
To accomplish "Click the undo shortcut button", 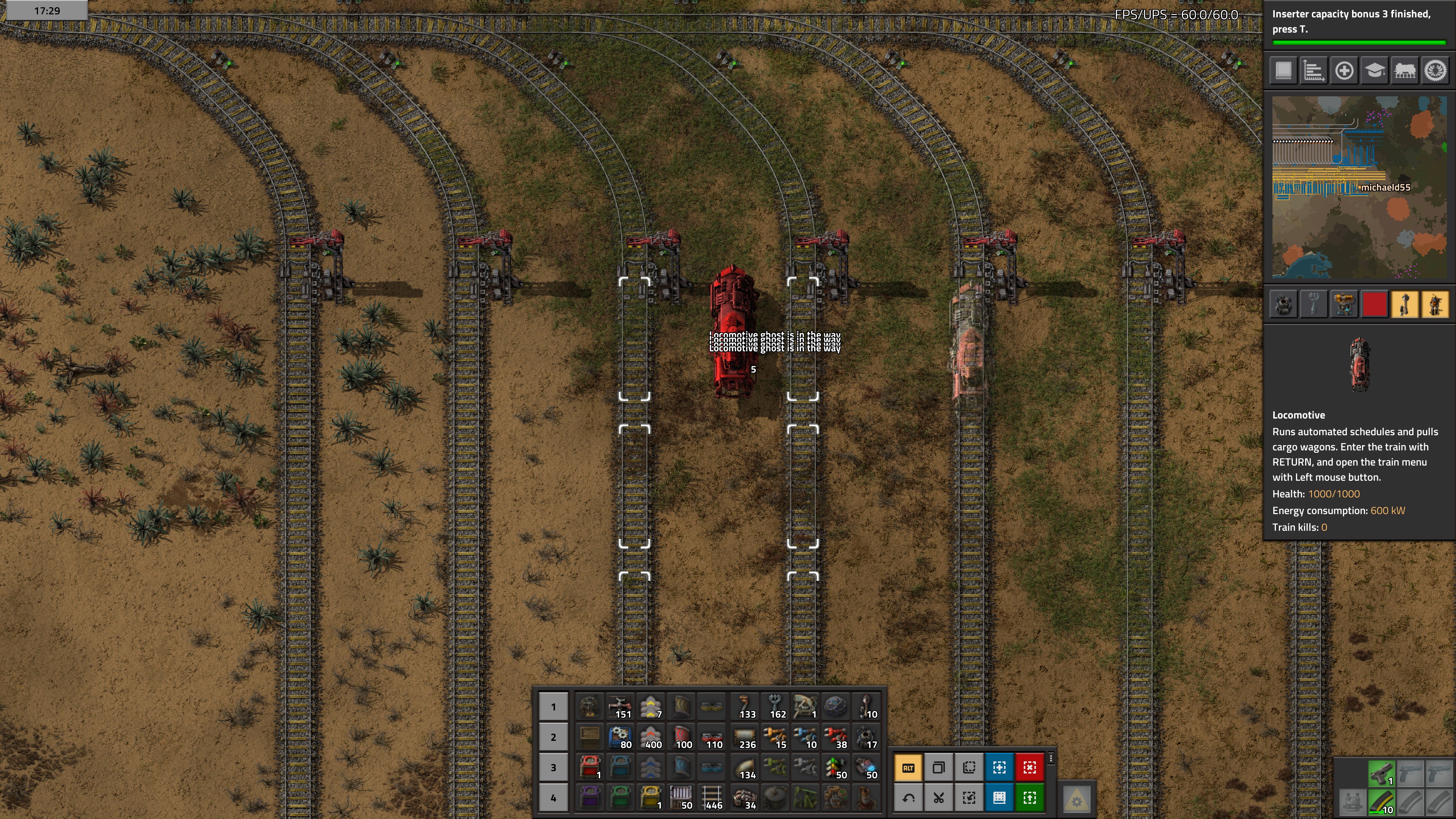I will (909, 797).
